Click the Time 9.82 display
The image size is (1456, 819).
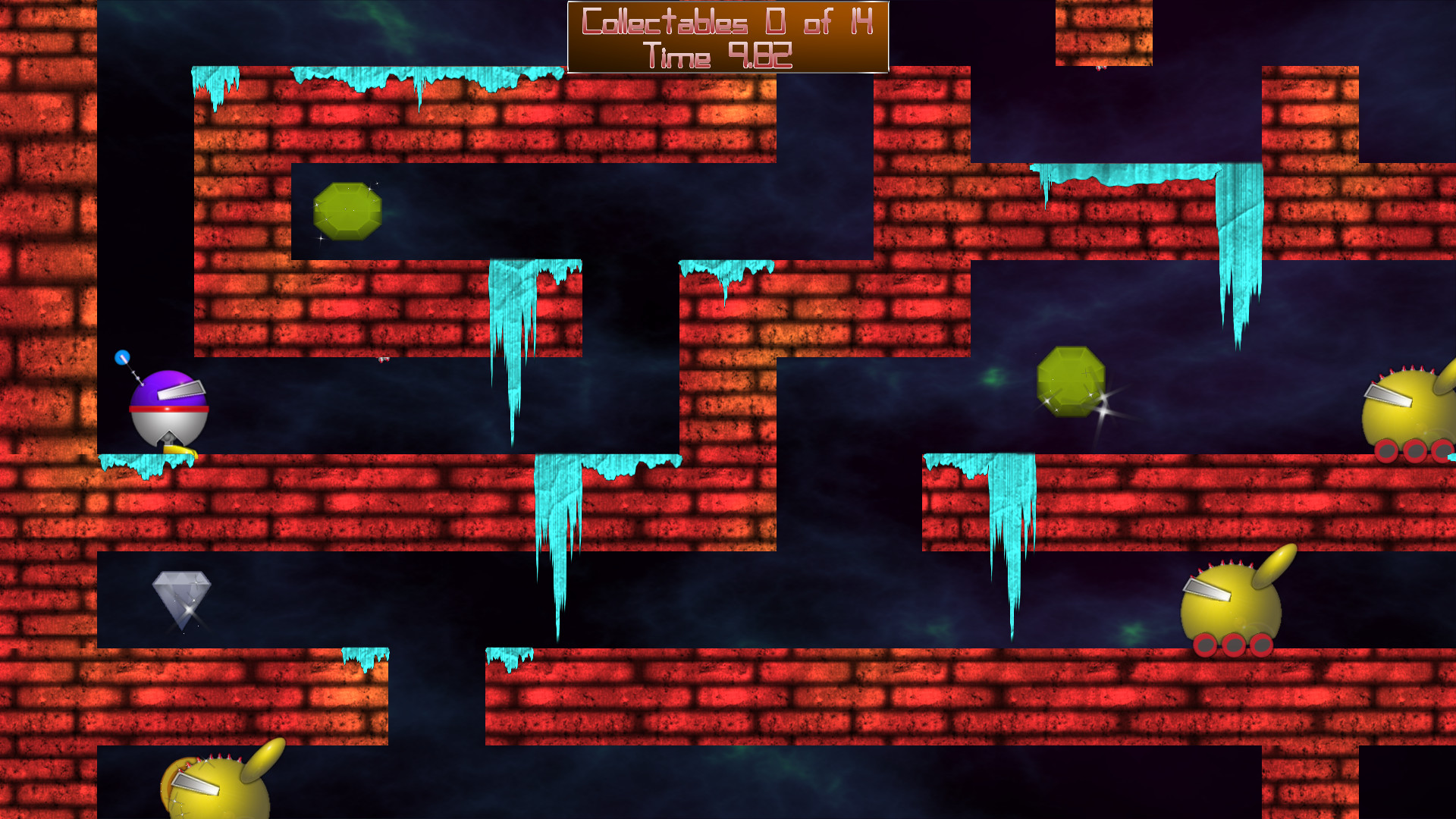pyautogui.click(x=717, y=53)
